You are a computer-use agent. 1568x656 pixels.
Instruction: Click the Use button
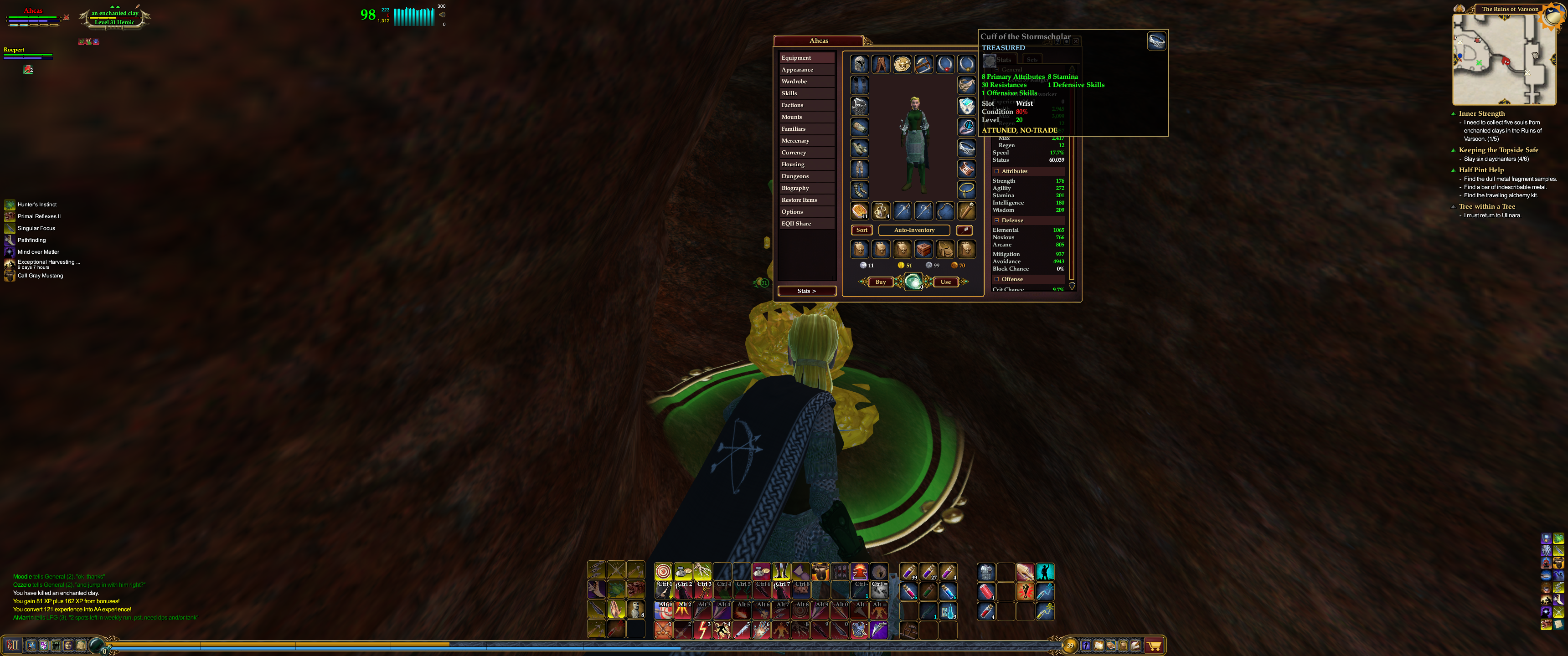point(945,282)
